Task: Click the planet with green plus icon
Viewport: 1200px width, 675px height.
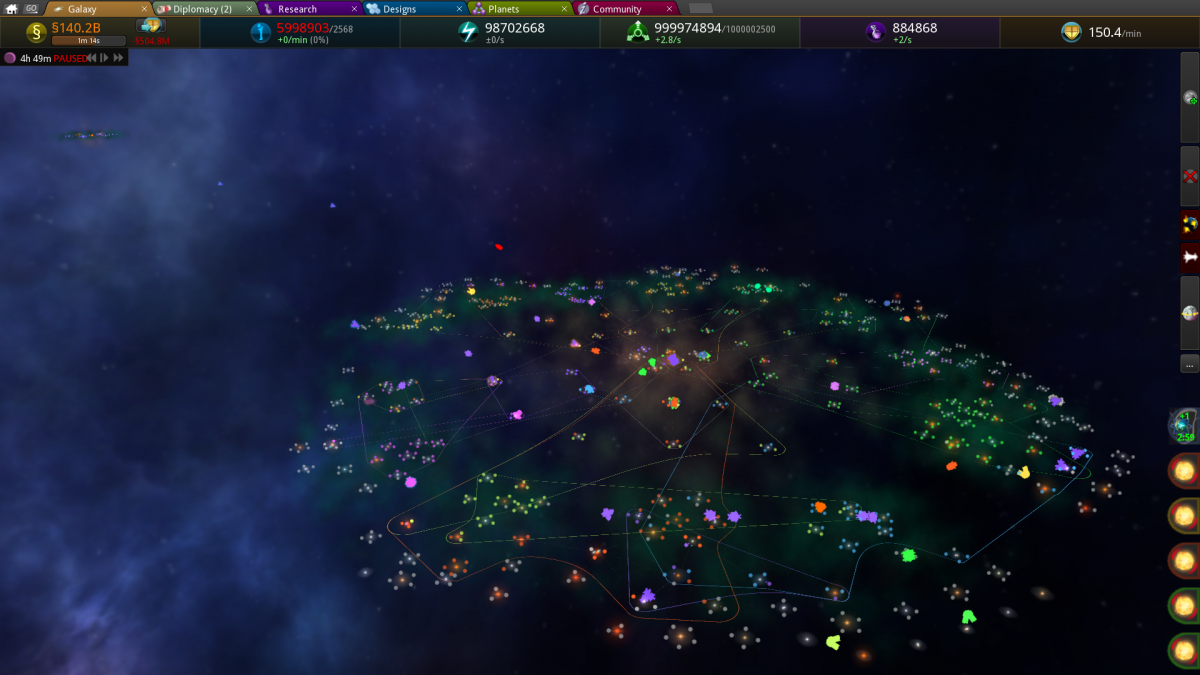Action: coord(1189,98)
